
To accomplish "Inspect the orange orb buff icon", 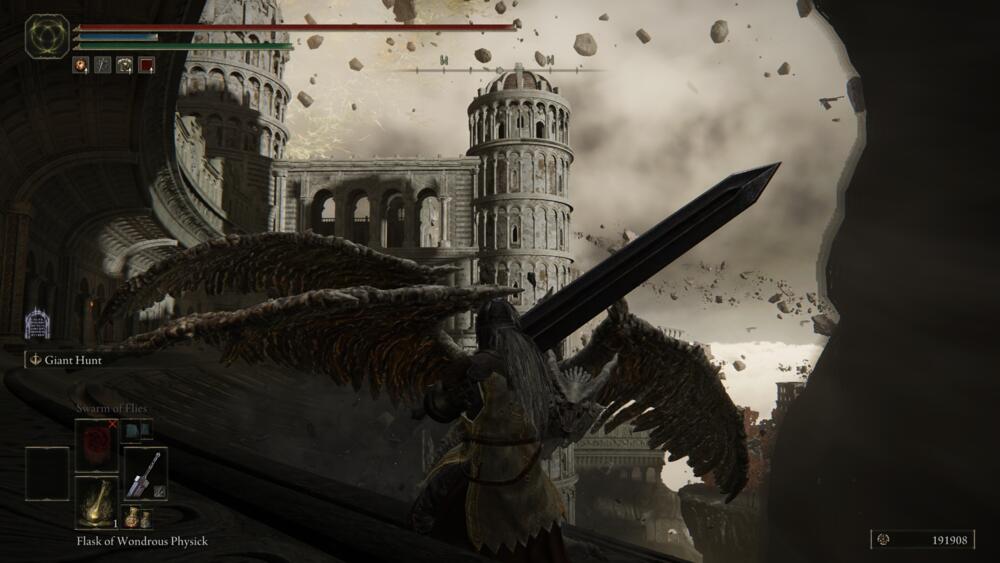I will pyautogui.click(x=80, y=65).
